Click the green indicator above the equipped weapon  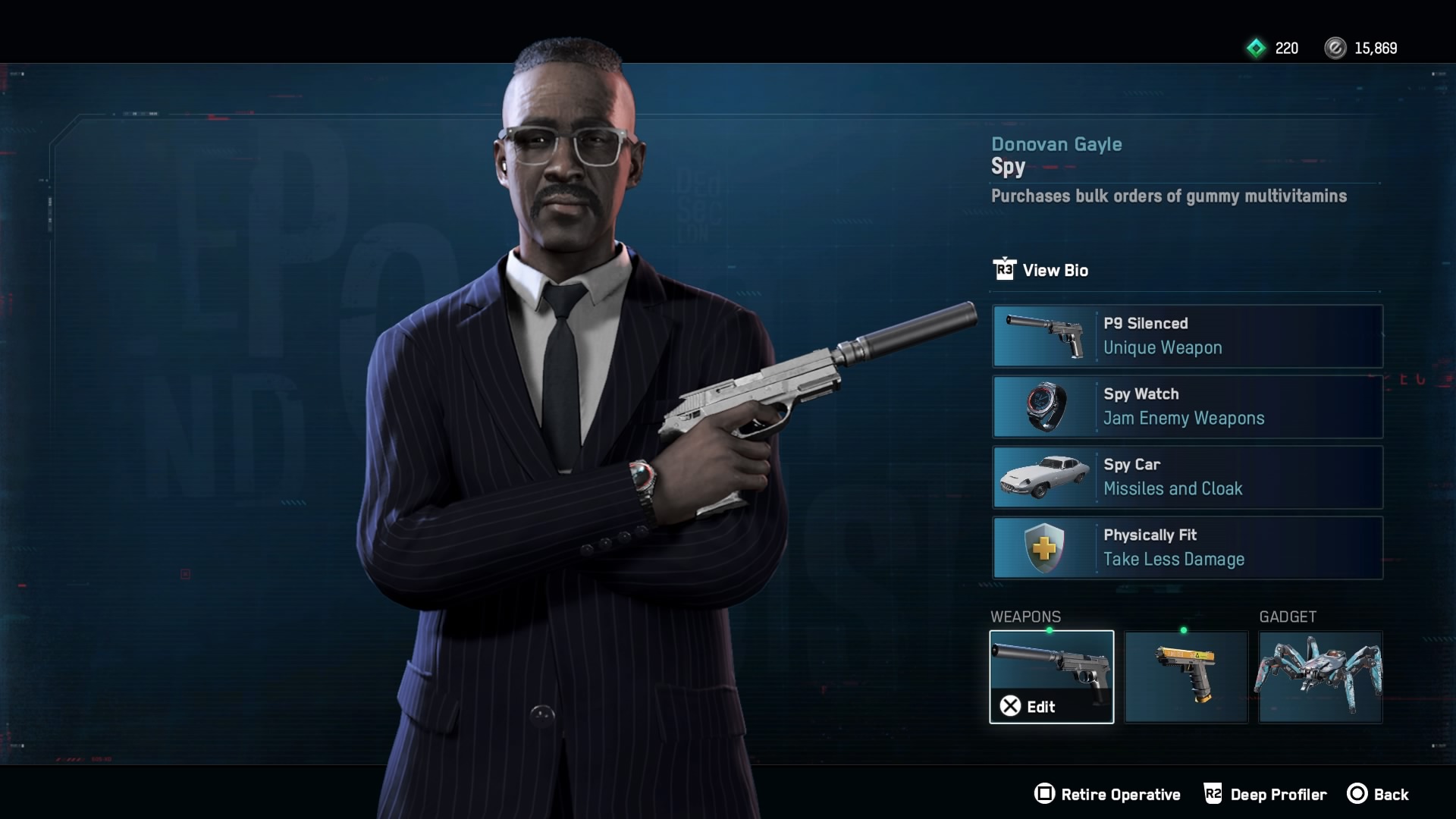pos(1051,629)
